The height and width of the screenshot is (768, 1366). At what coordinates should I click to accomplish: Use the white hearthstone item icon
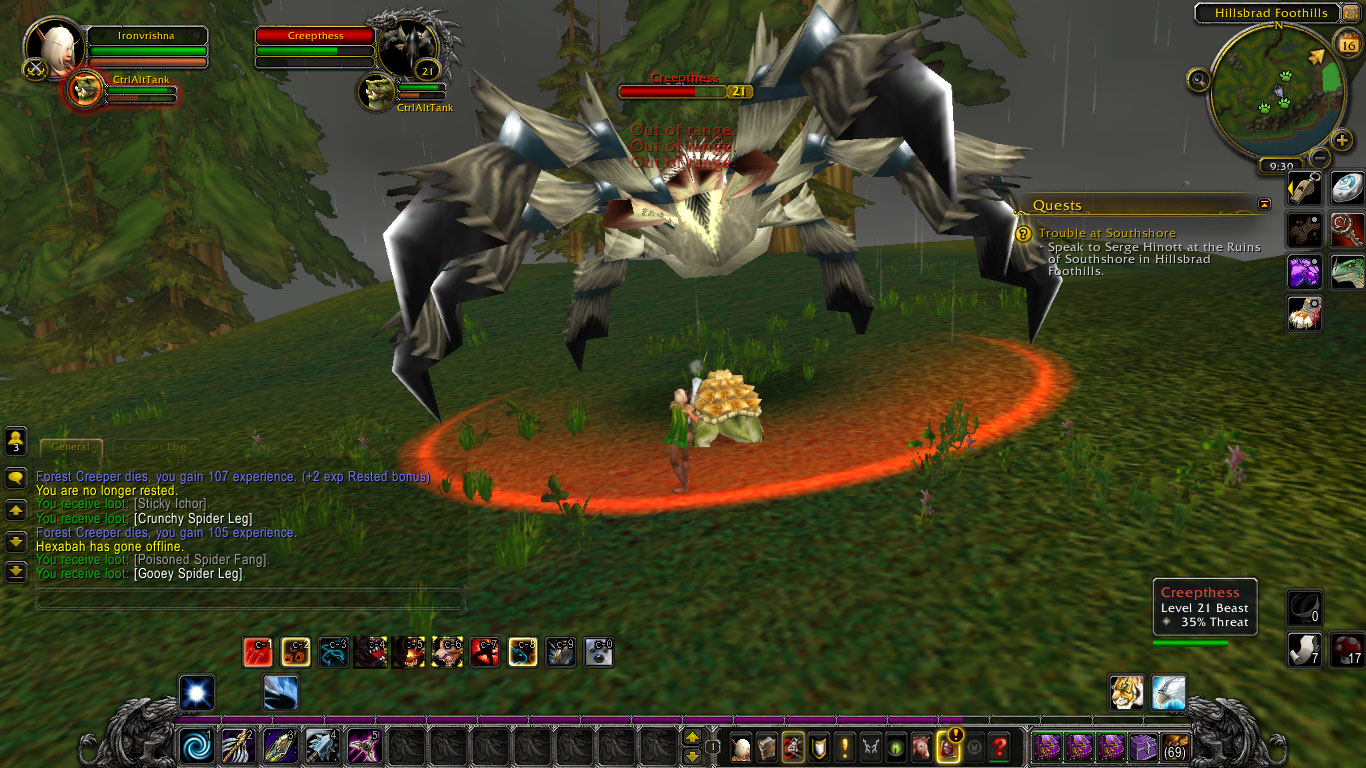tap(1347, 188)
